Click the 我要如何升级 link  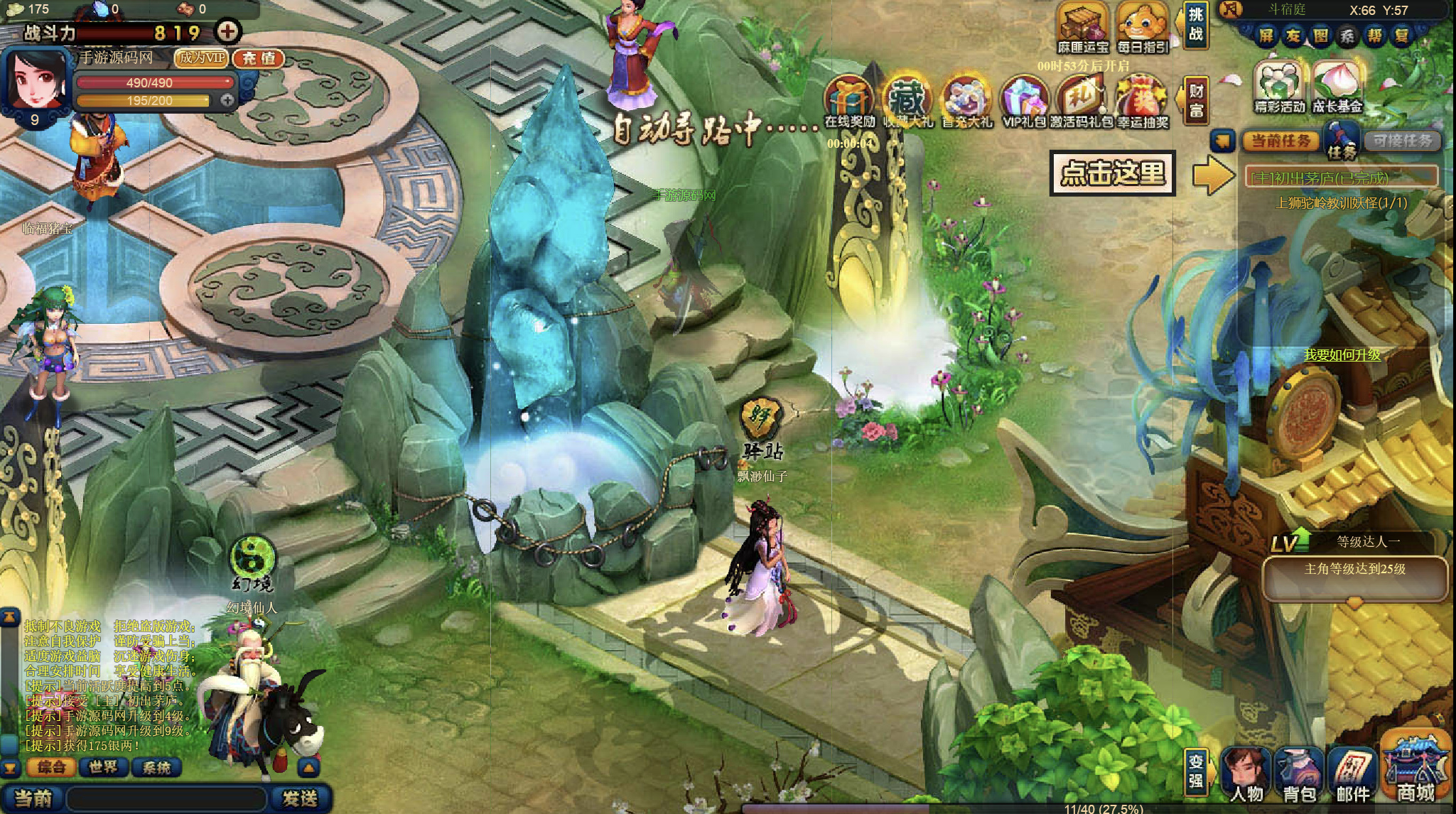tap(1342, 354)
